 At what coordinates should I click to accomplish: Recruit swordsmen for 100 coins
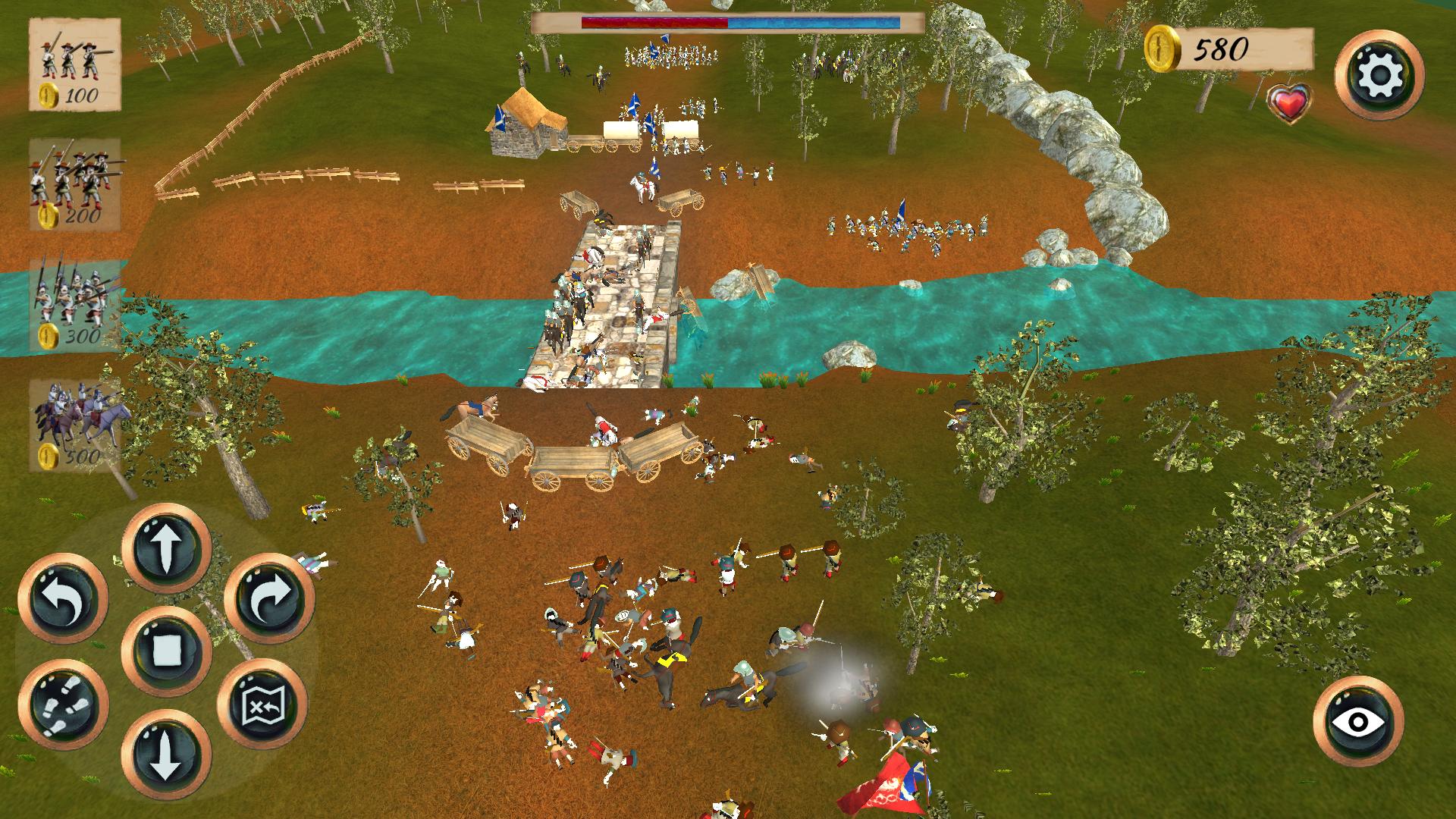(74, 64)
